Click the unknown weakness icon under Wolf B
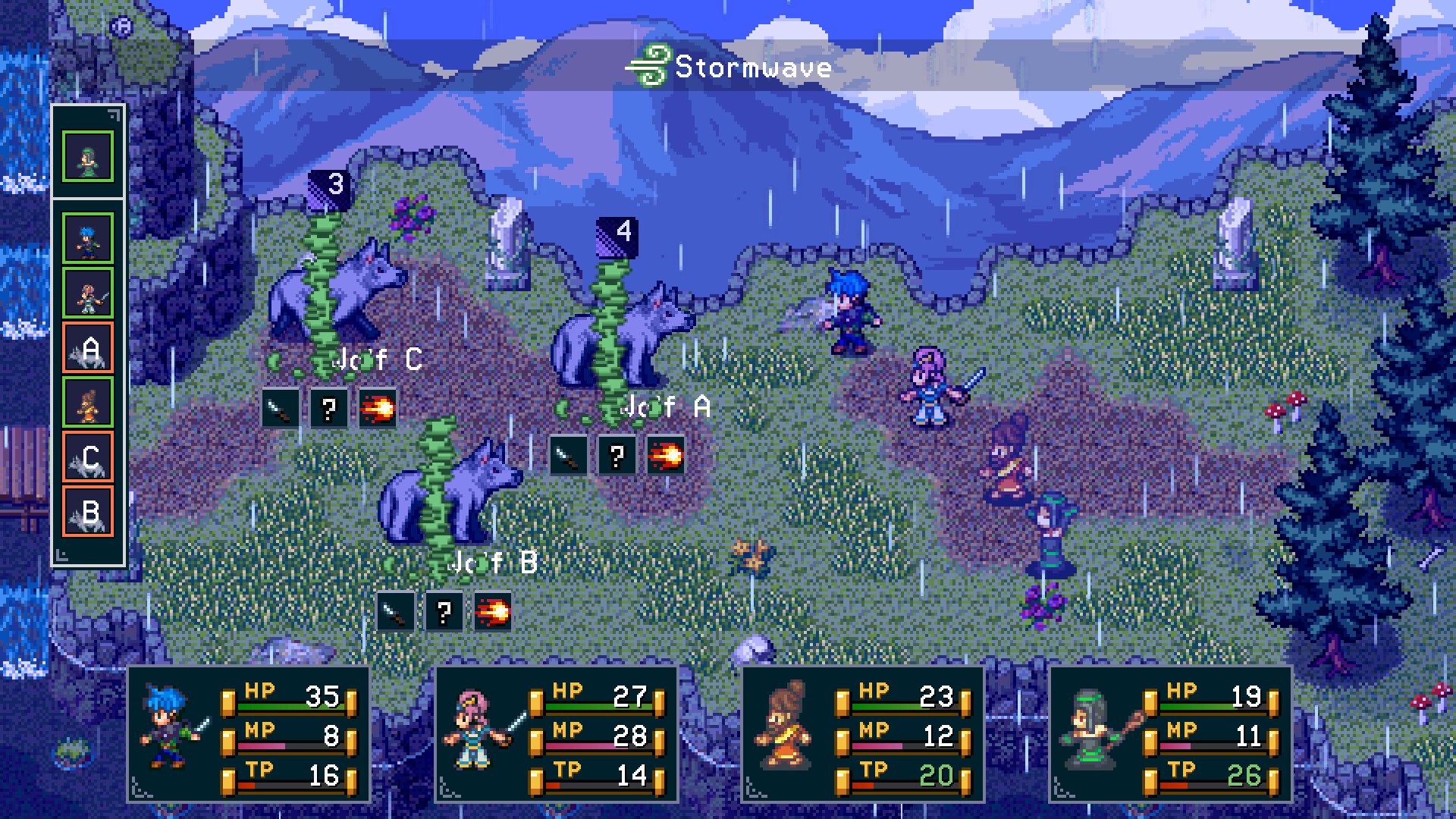Screen dimensions: 1456x819 [x=444, y=611]
